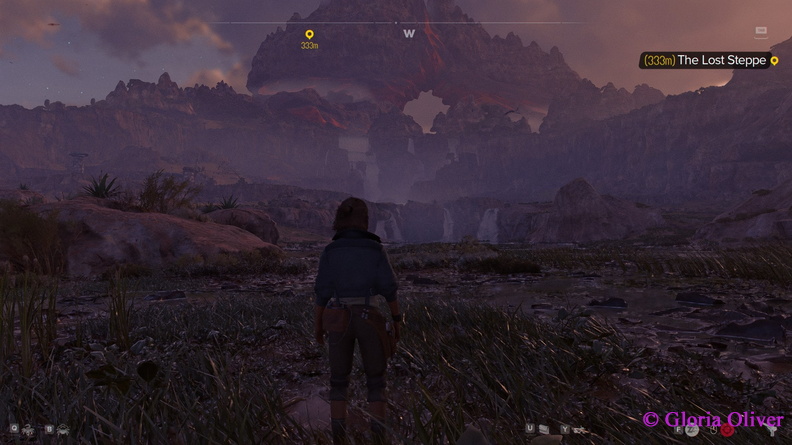Click the yellow waypoint marker on compass
The image size is (792, 445).
[x=309, y=35]
